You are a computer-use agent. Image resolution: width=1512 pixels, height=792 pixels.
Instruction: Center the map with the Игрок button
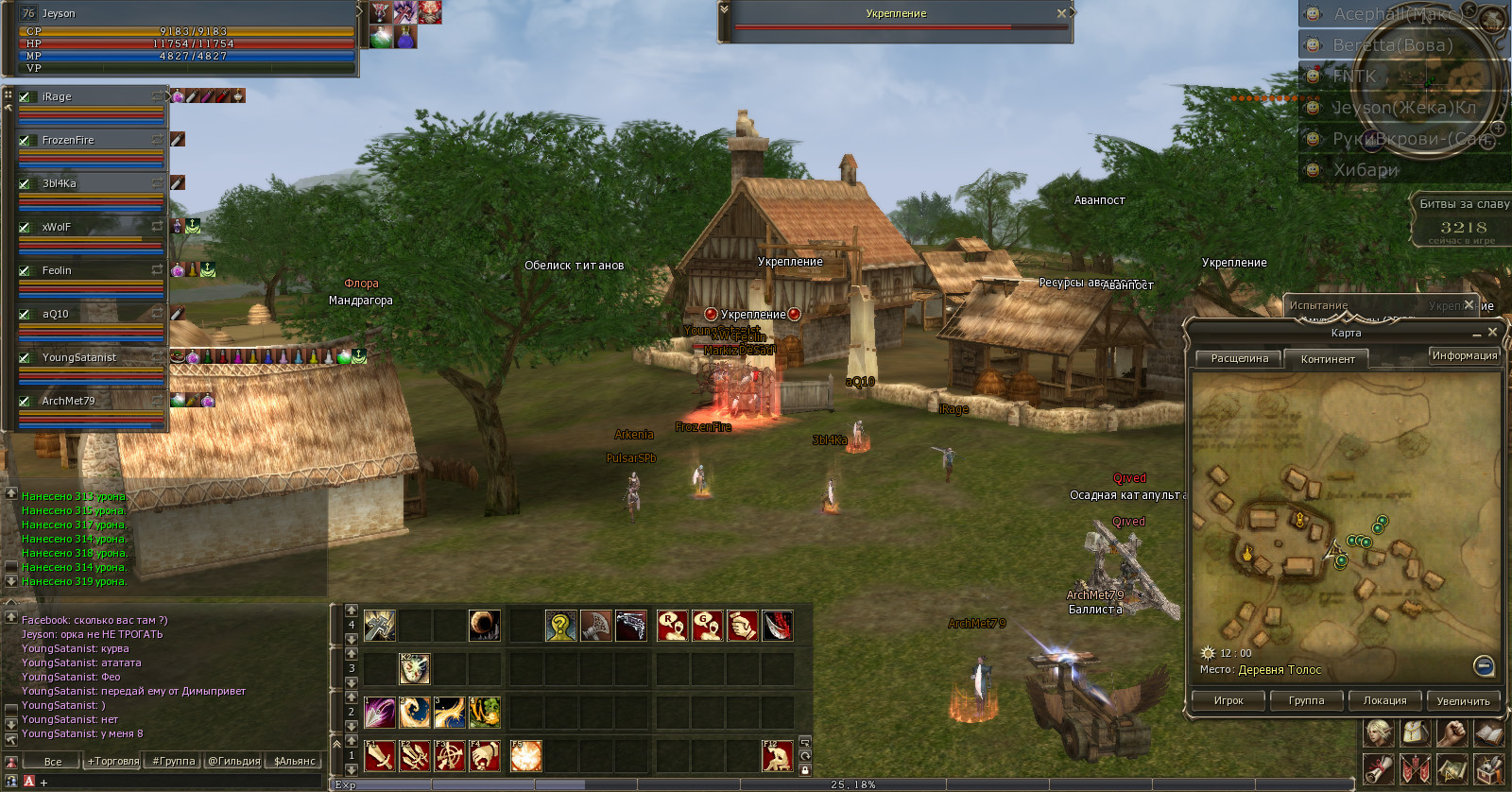pyautogui.click(x=1228, y=701)
